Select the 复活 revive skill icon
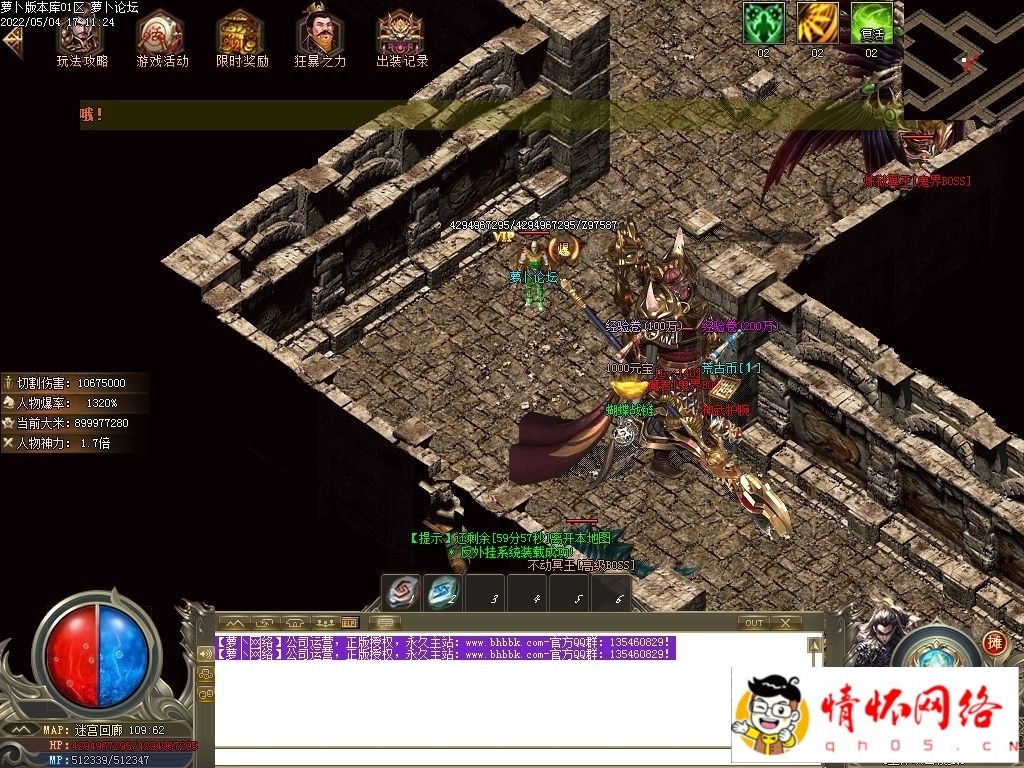The width and height of the screenshot is (1024, 768). [x=871, y=23]
